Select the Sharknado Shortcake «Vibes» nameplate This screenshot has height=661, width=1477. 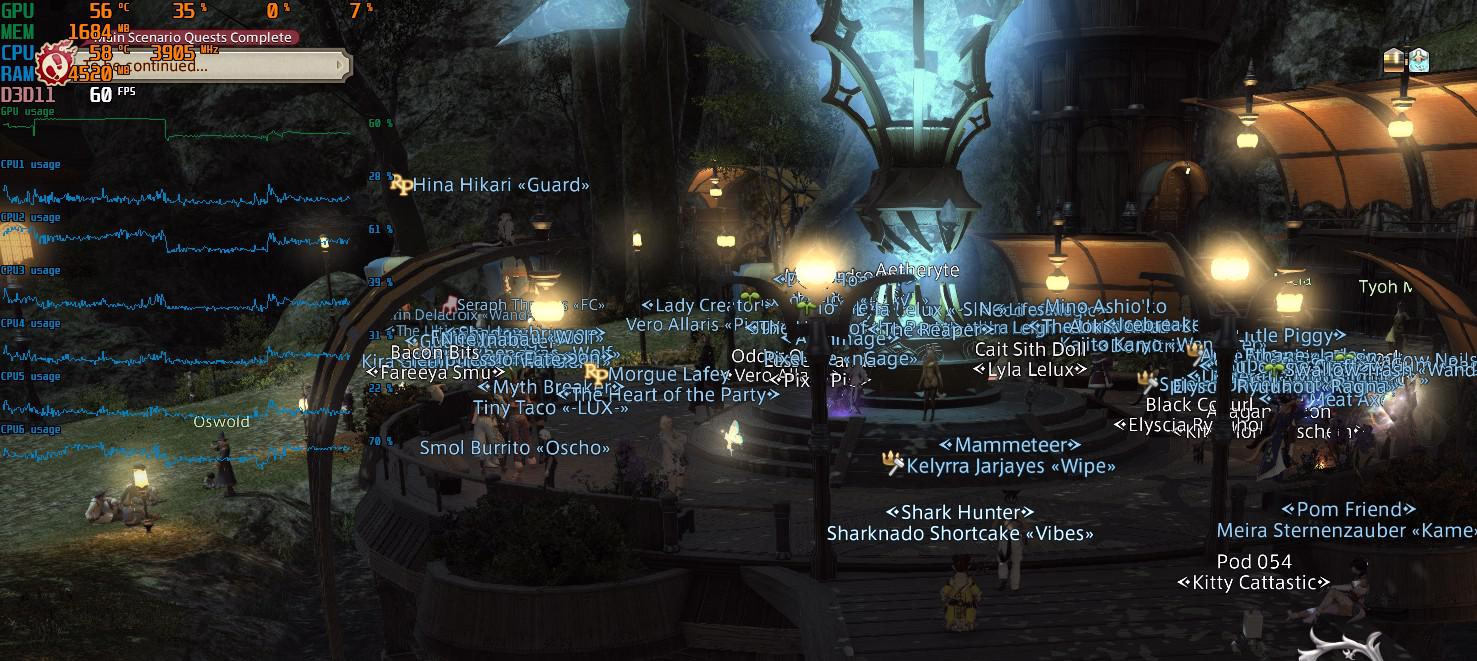click(x=960, y=534)
